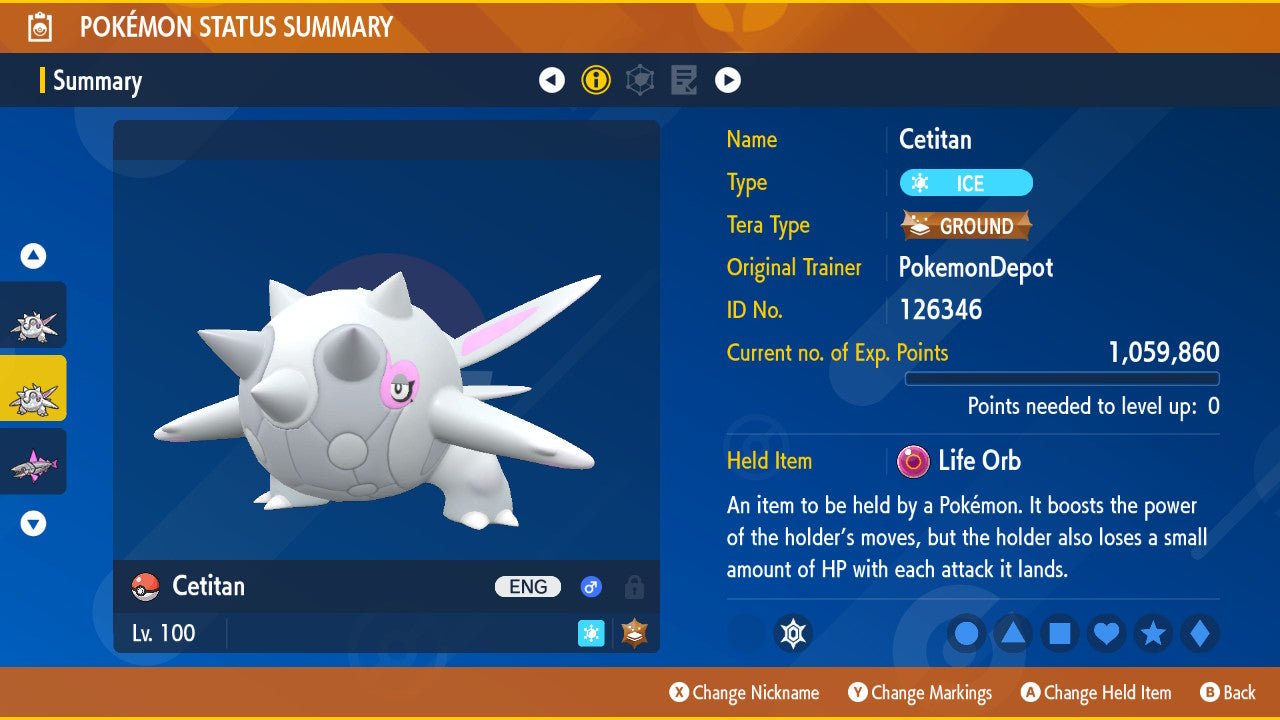The image size is (1280, 720).
Task: Switch to the hexagon stats tab
Action: coord(640,80)
